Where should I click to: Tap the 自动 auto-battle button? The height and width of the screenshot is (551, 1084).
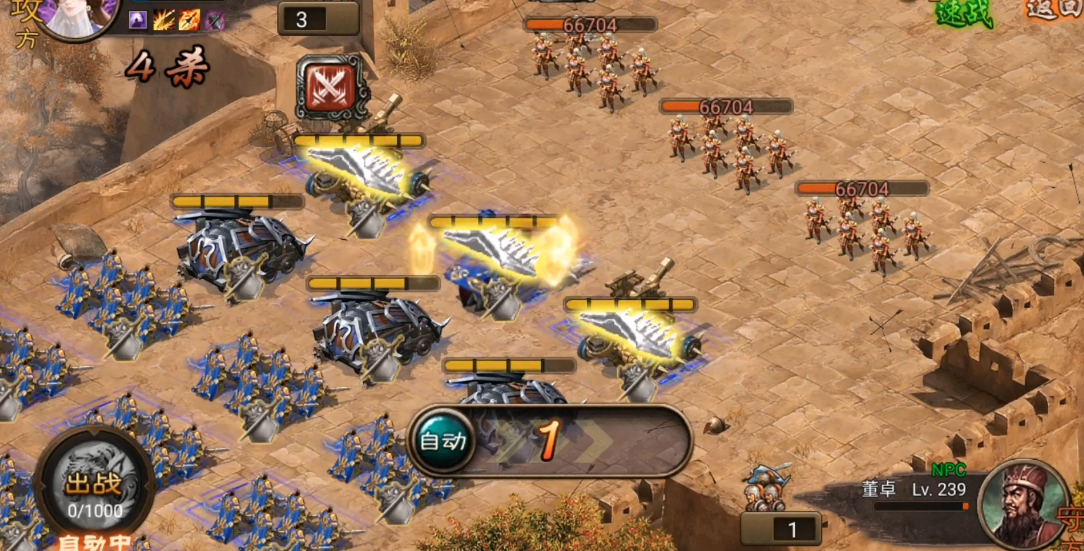pos(442,441)
